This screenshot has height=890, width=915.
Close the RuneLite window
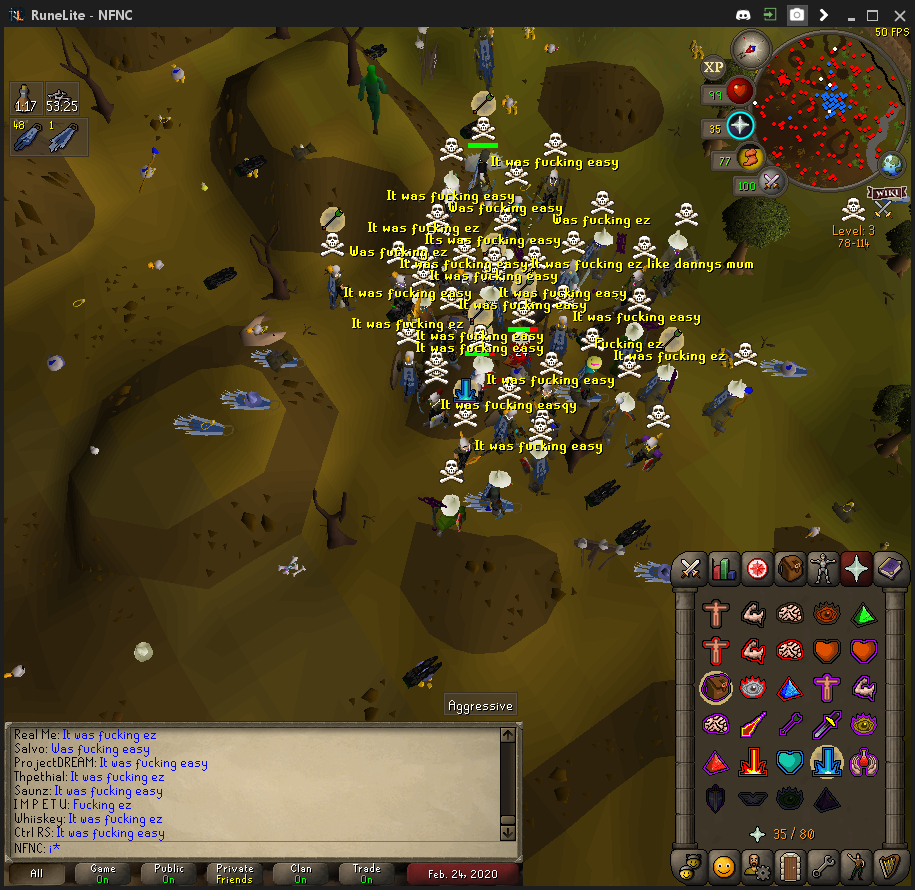click(x=896, y=15)
